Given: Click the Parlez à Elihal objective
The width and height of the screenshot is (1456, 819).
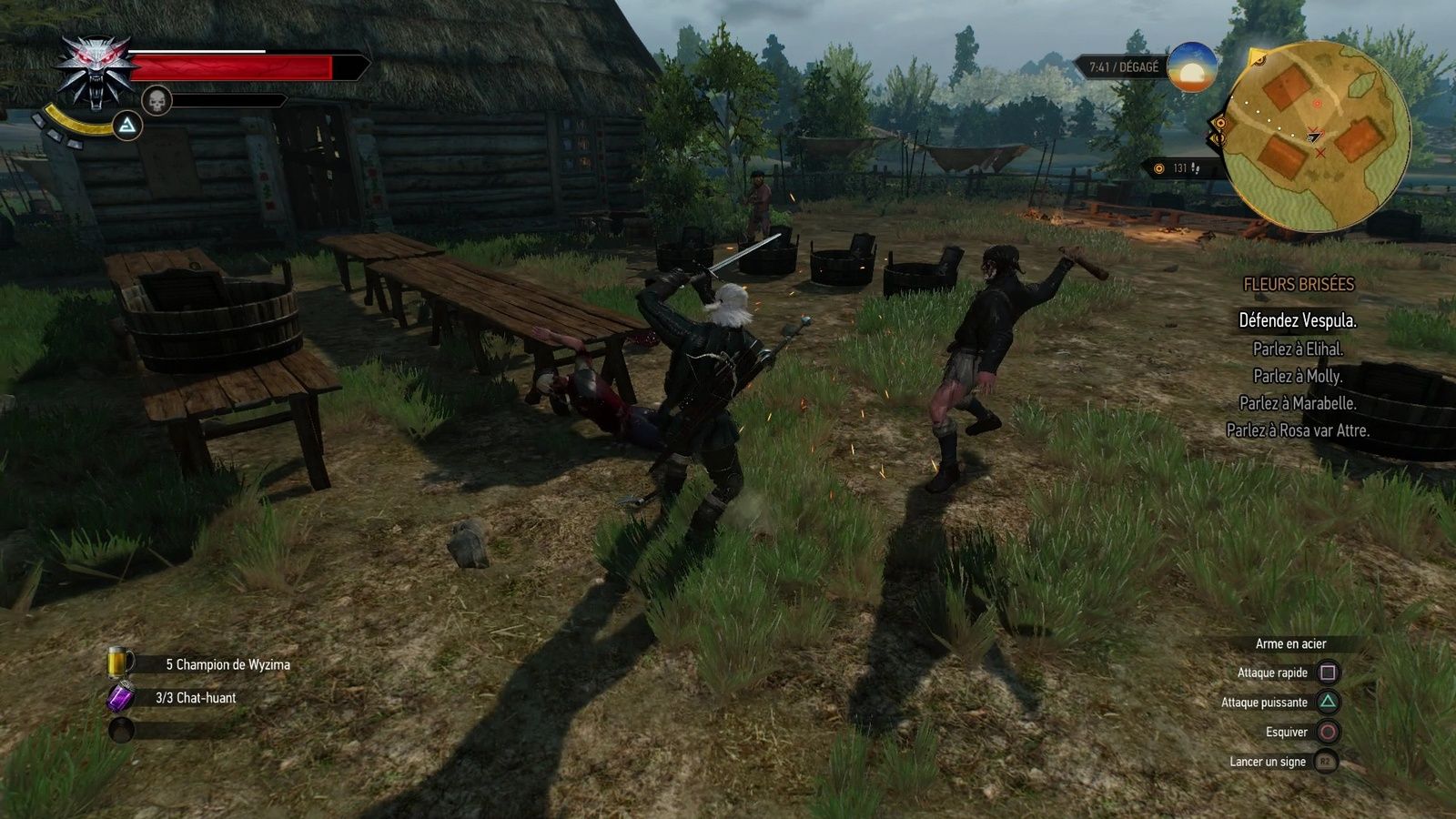Looking at the screenshot, I should tap(1298, 349).
